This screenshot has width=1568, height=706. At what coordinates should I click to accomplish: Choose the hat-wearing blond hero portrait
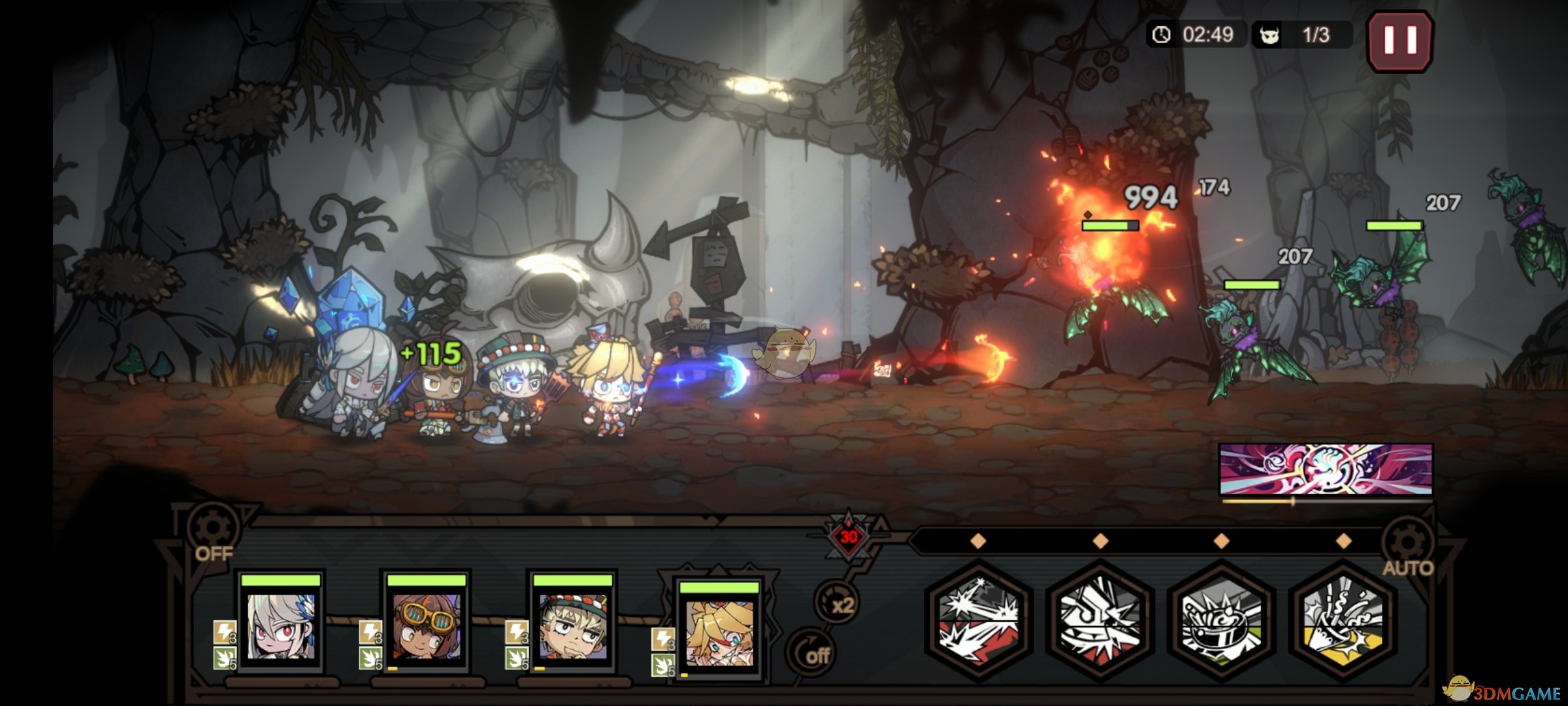pos(573,626)
